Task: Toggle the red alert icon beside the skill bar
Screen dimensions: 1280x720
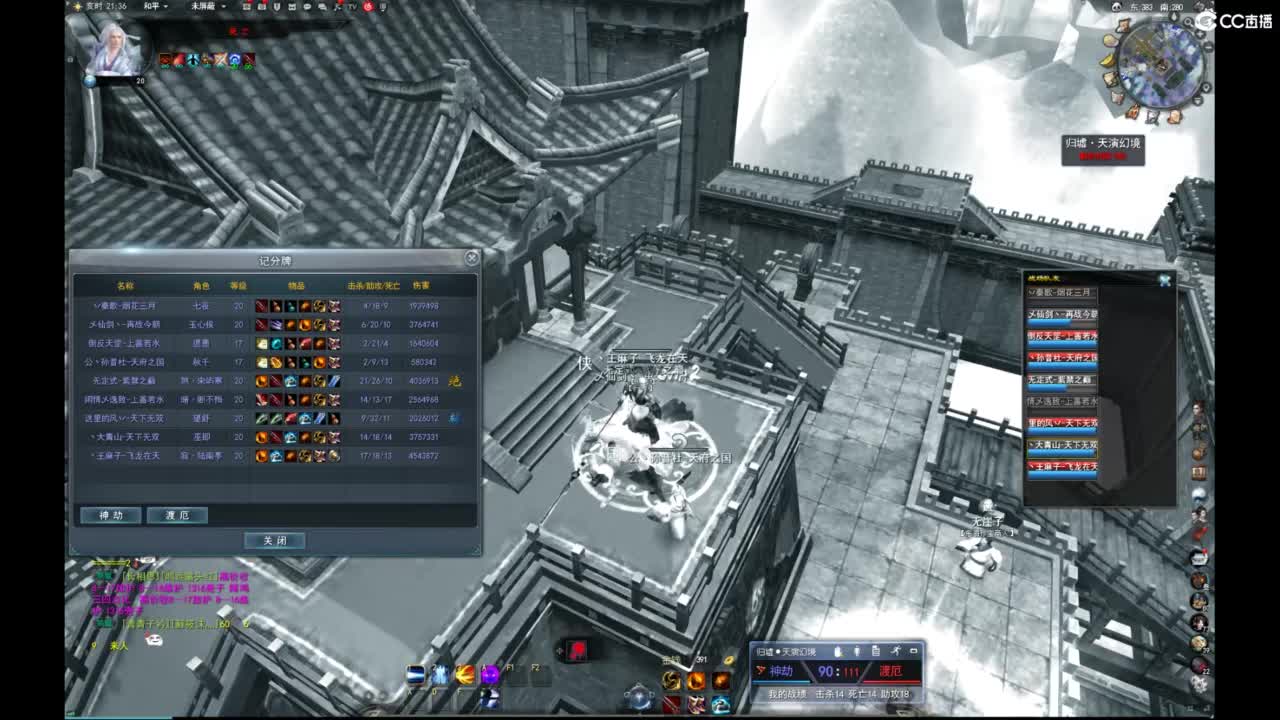Action: [x=577, y=650]
